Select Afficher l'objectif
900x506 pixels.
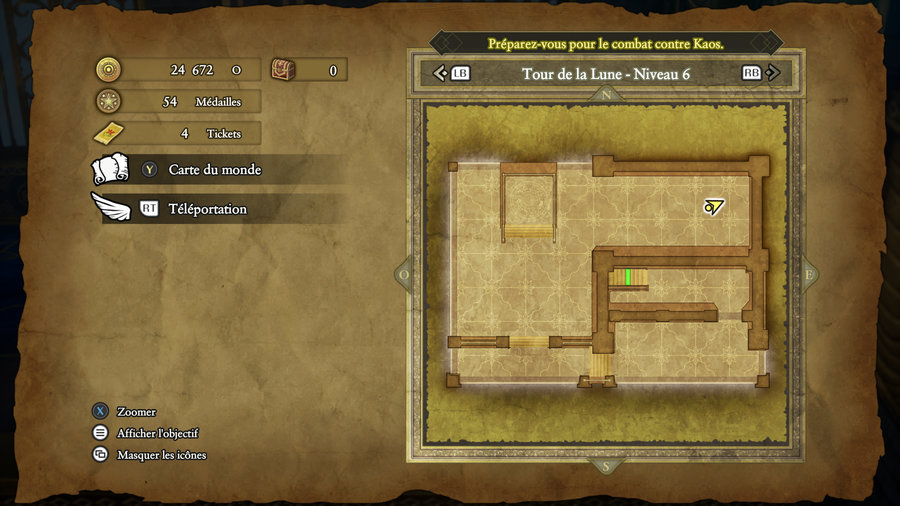point(157,433)
